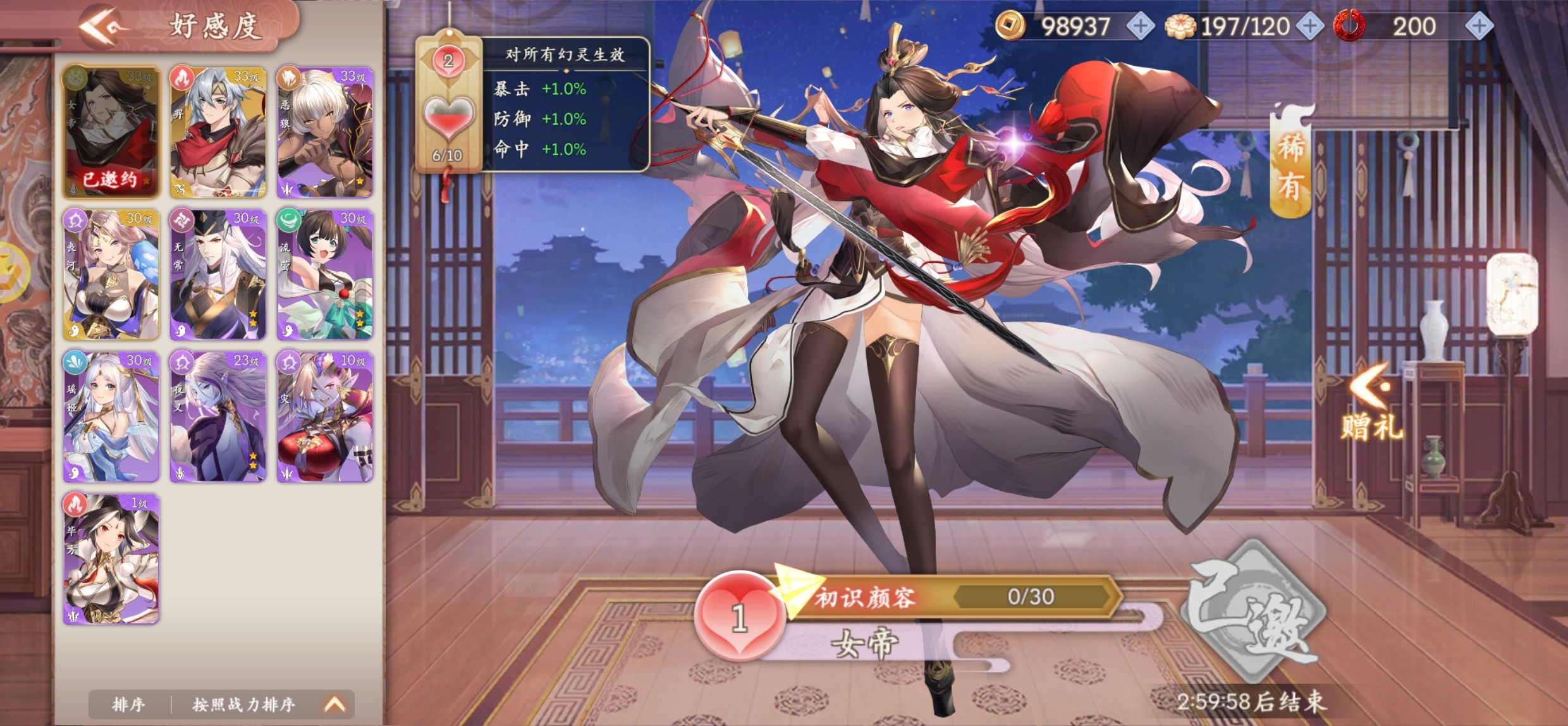
Task: Choose the 流萤 character card
Action: pos(325,274)
